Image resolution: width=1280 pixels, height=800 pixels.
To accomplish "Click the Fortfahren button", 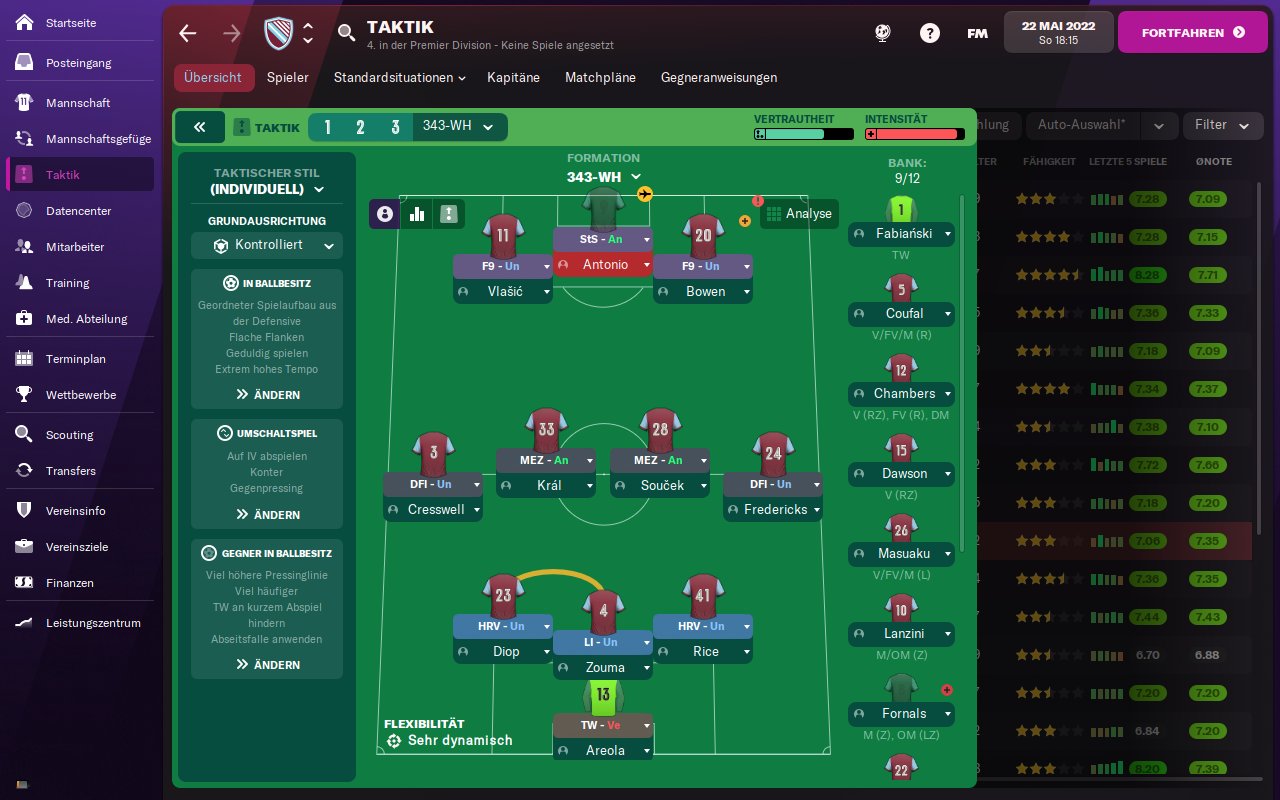I will 1193,33.
